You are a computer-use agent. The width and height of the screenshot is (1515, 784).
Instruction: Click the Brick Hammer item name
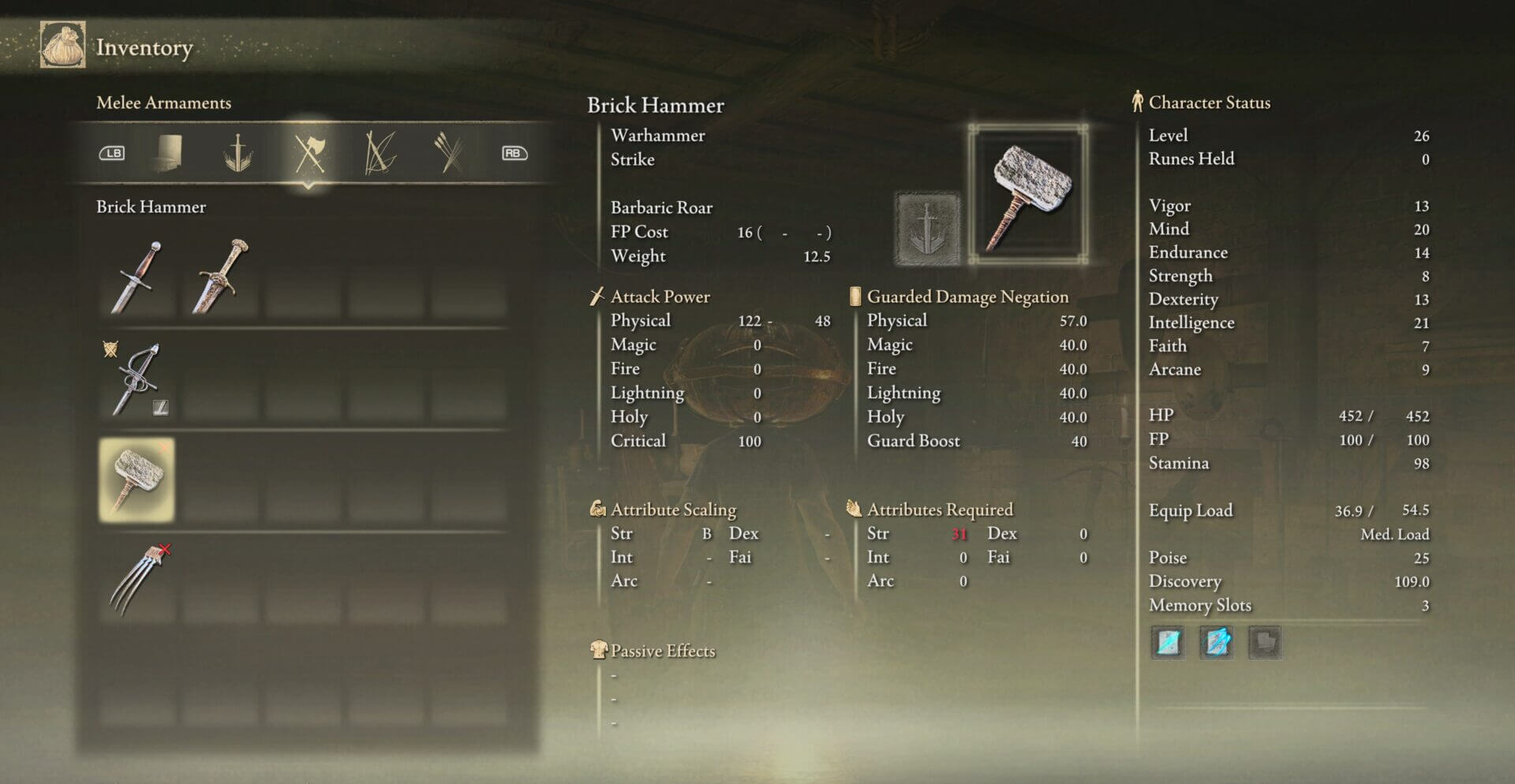[x=655, y=106]
